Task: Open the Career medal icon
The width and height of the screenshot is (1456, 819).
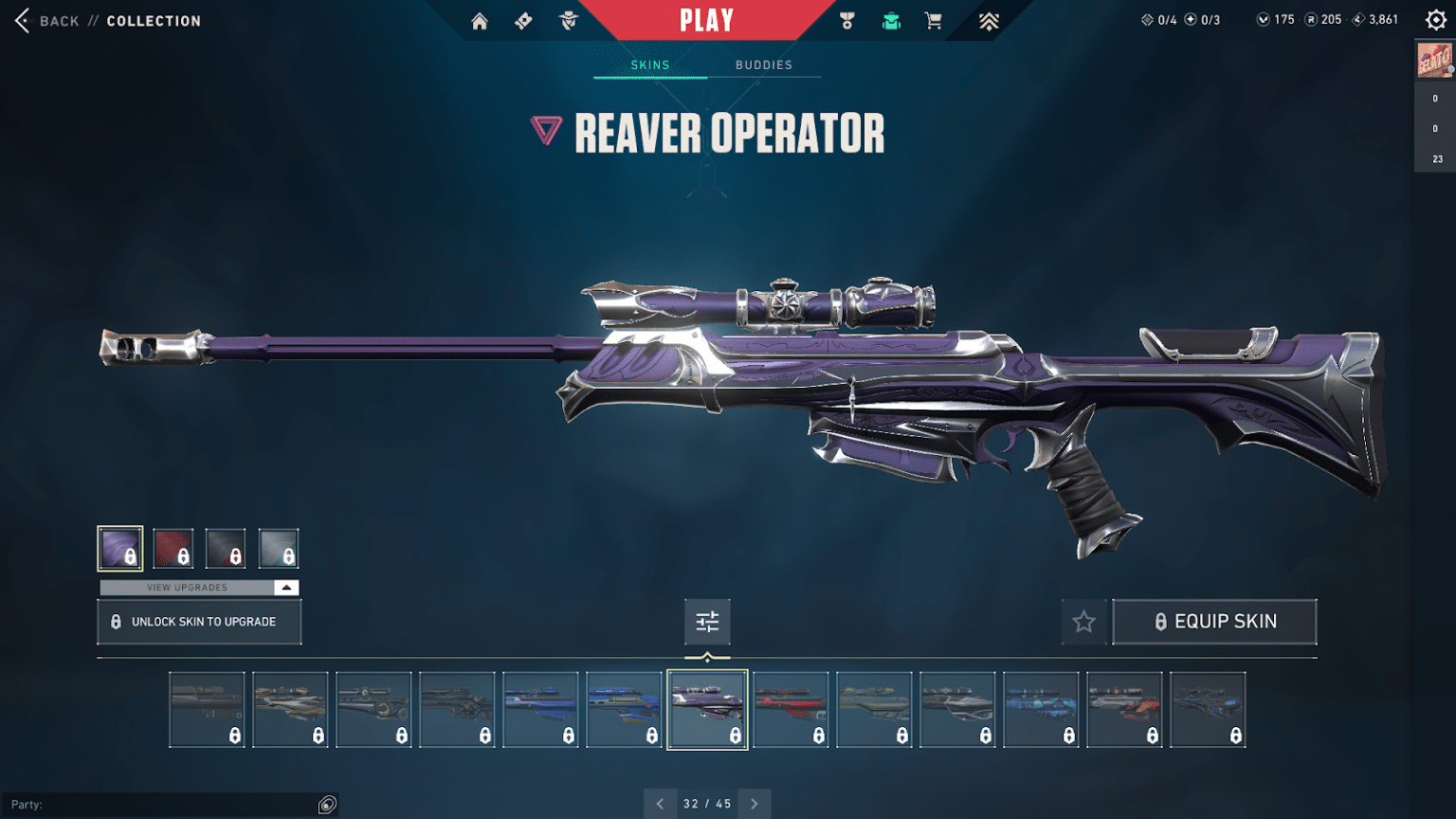Action: pos(846,20)
